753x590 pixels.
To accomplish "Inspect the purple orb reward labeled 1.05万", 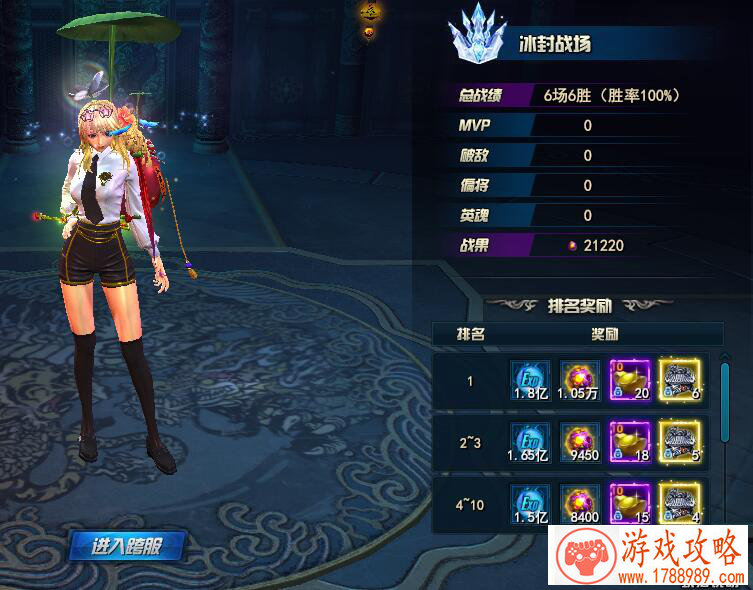I will pos(580,381).
